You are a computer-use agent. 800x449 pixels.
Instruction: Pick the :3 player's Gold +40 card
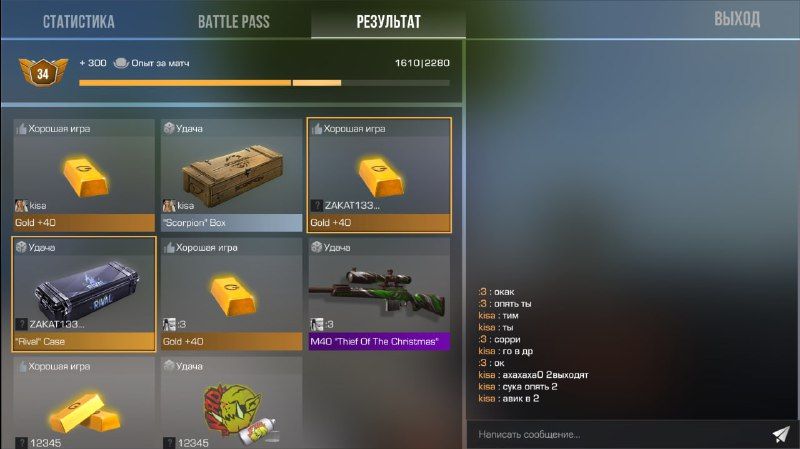[x=232, y=294]
